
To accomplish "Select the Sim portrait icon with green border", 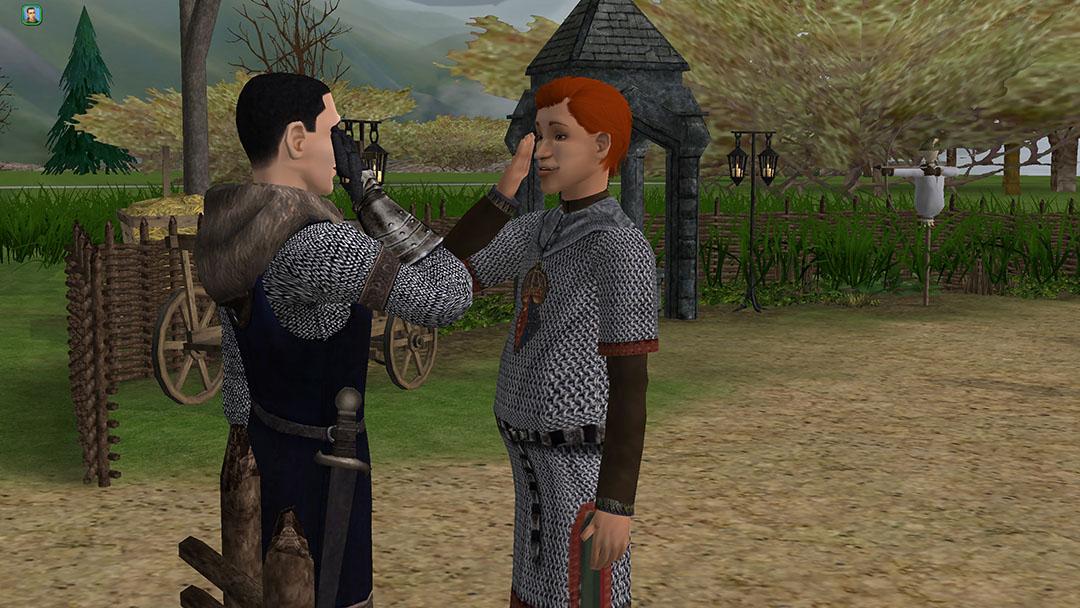I will tap(32, 15).
